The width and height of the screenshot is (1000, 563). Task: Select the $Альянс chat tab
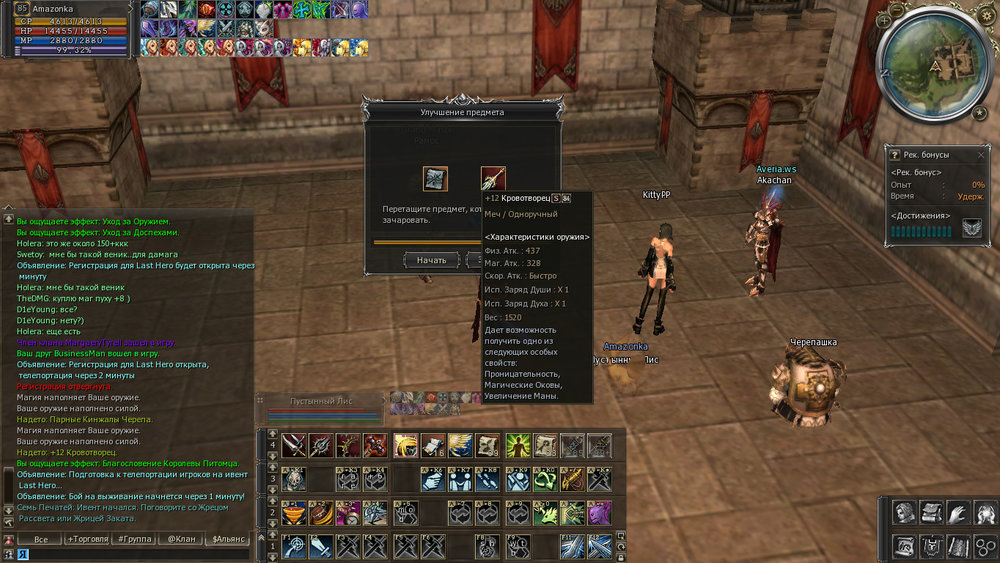coord(228,539)
